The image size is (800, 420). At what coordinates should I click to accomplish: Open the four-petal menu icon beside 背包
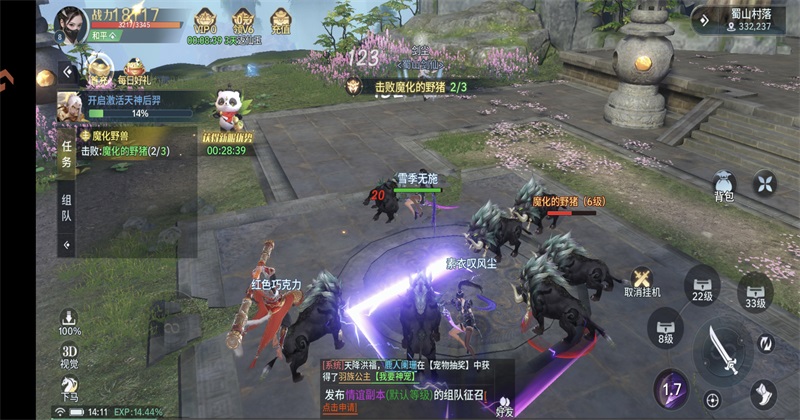tap(765, 183)
